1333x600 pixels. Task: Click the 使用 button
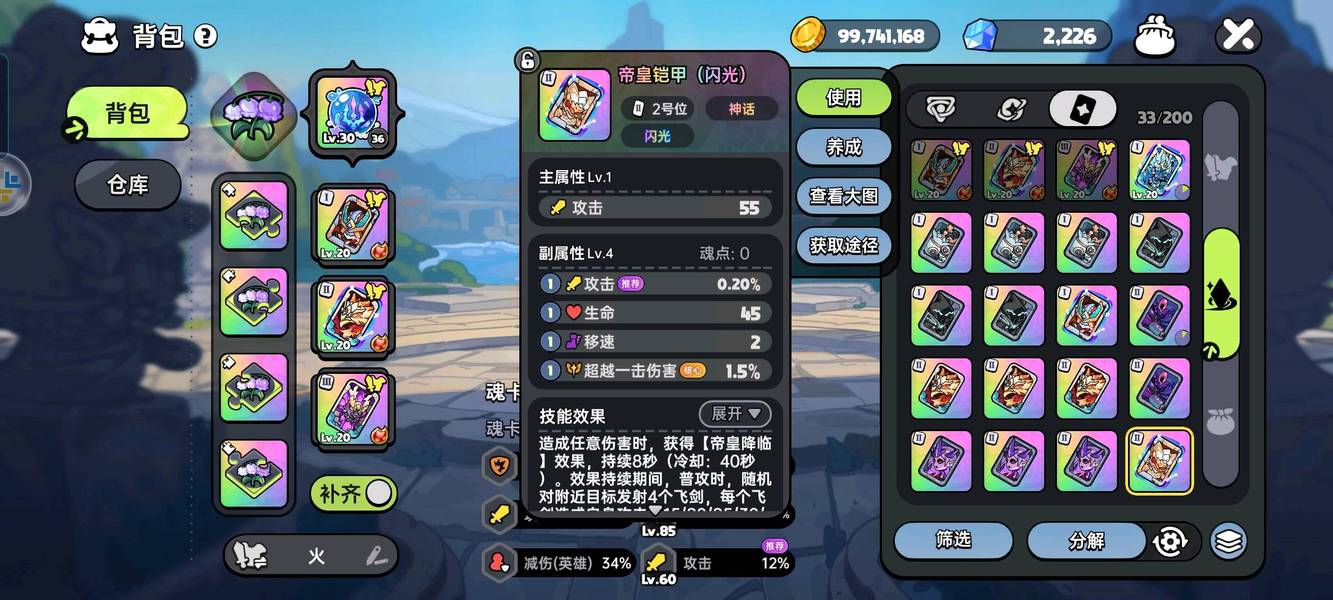[844, 98]
